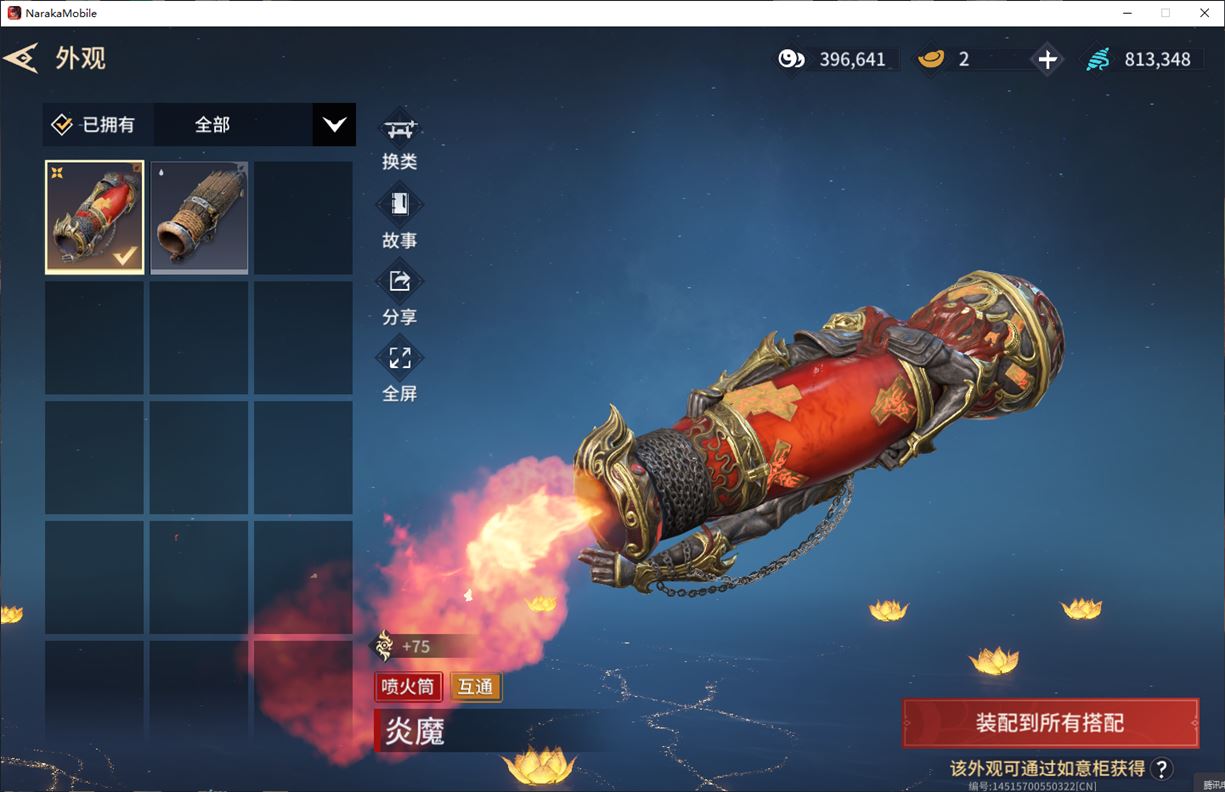The width and height of the screenshot is (1225, 792).
Task: Close the NarakaMobile window
Action: click(1203, 13)
